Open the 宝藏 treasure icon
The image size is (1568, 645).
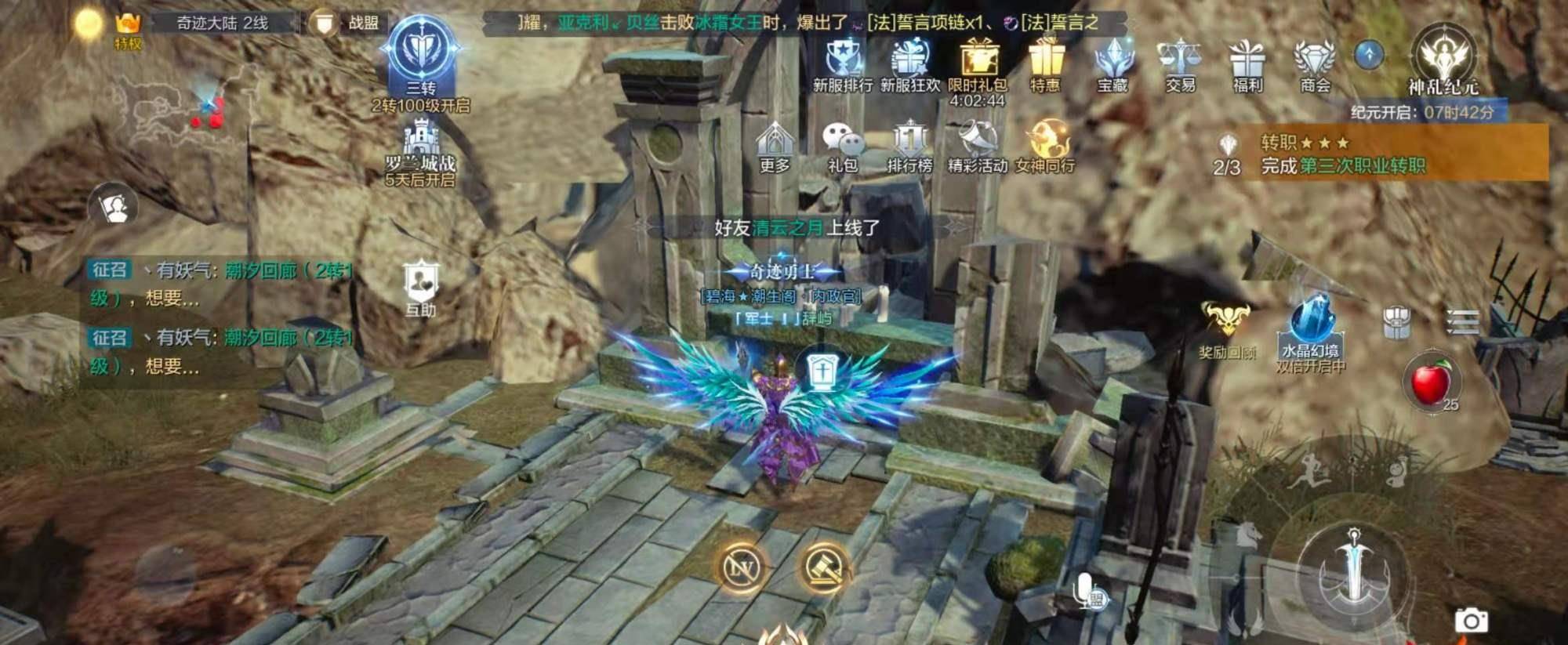click(1112, 61)
